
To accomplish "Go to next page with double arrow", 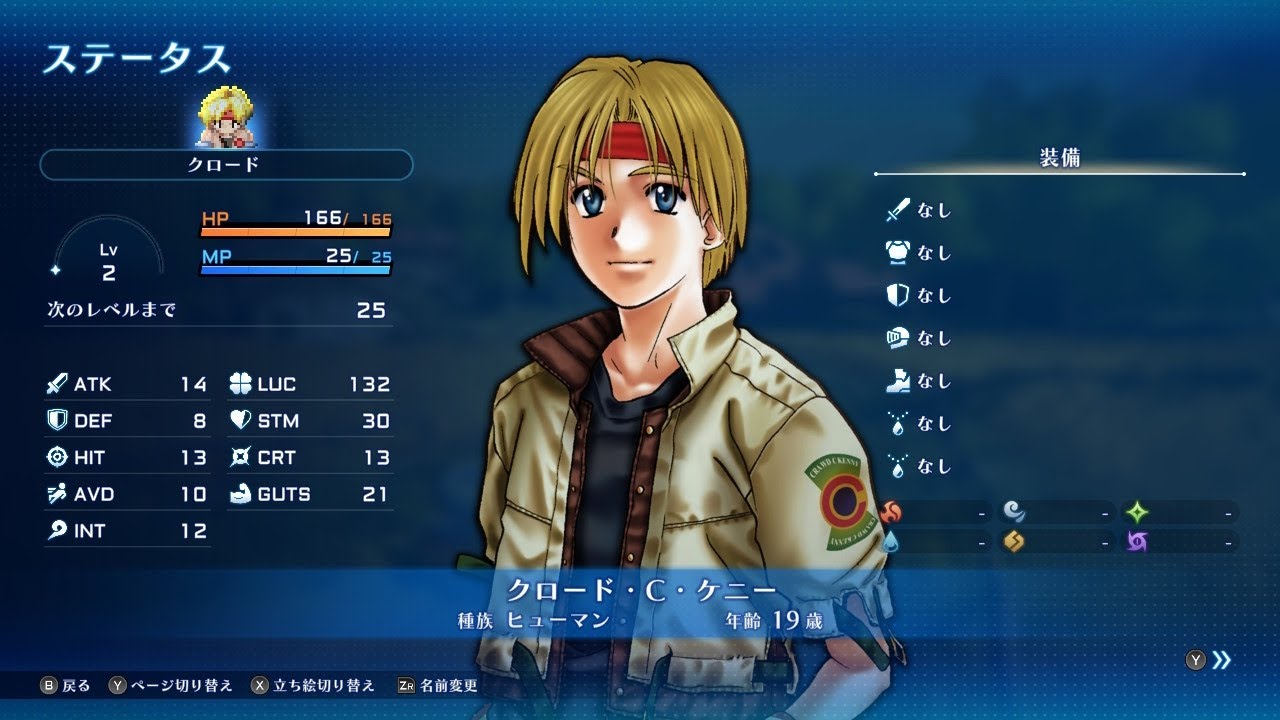I will click(1220, 660).
